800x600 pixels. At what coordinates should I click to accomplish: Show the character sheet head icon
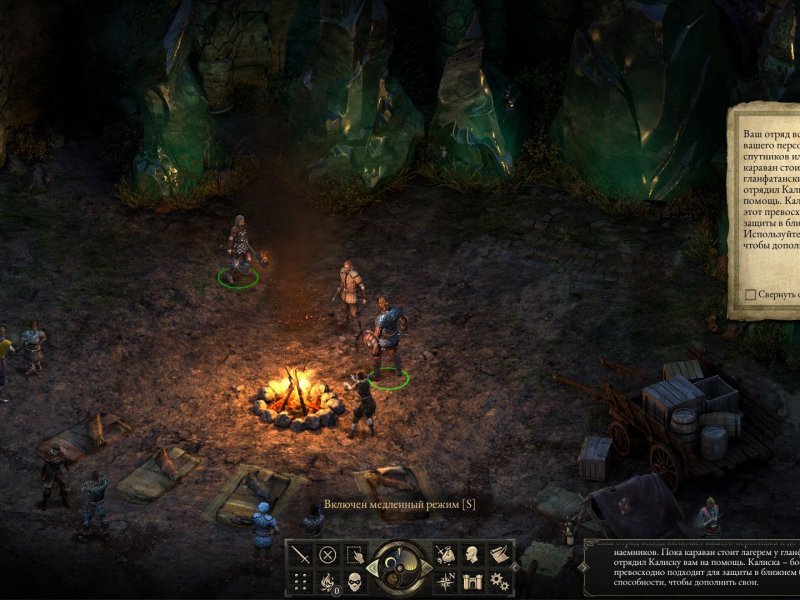tap(472, 555)
